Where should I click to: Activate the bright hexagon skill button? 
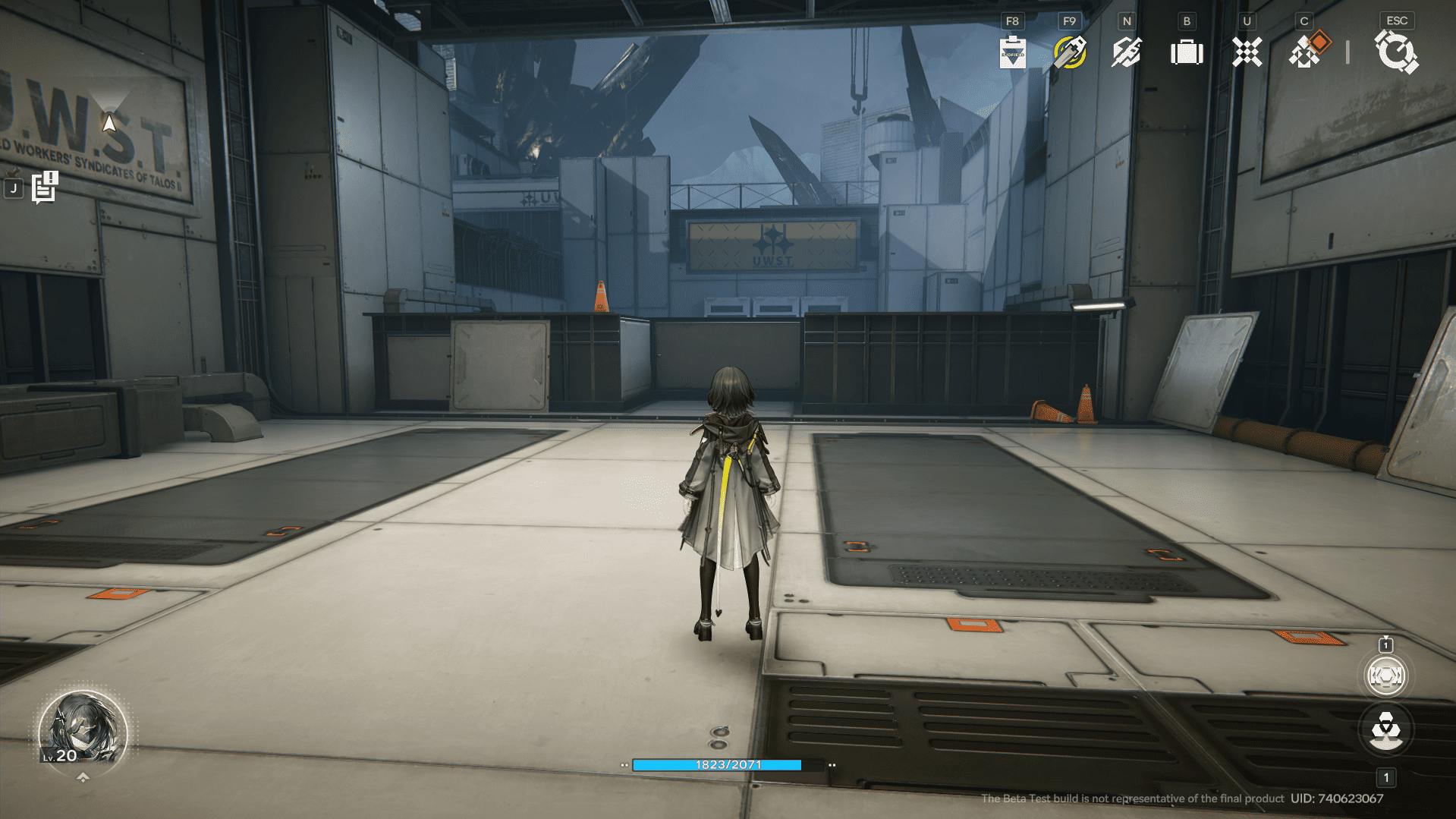tap(1385, 676)
